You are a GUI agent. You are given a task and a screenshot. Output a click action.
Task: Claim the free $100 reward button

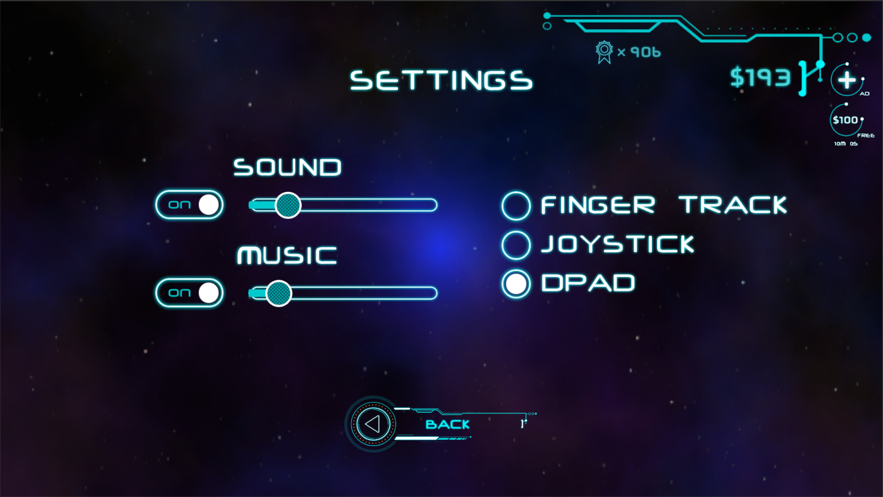point(846,121)
